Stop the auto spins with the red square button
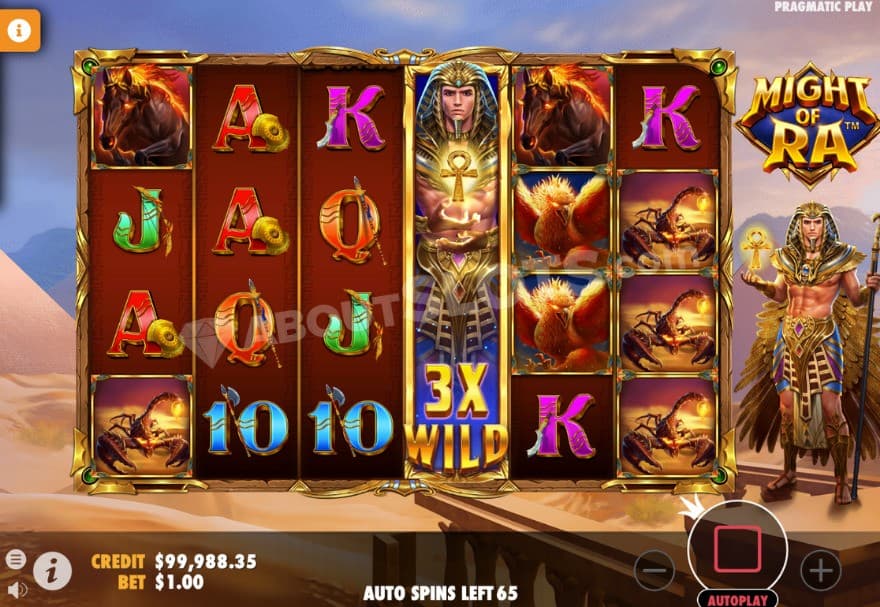This screenshot has width=880, height=607. tap(737, 549)
